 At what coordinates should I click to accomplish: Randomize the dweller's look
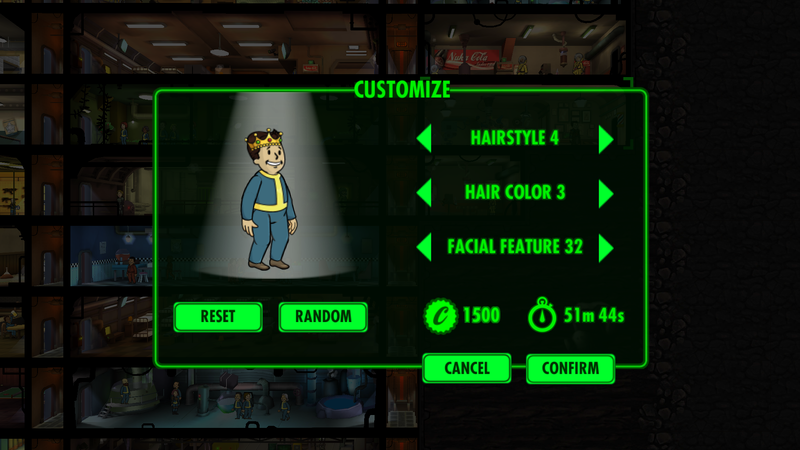pyautogui.click(x=323, y=317)
